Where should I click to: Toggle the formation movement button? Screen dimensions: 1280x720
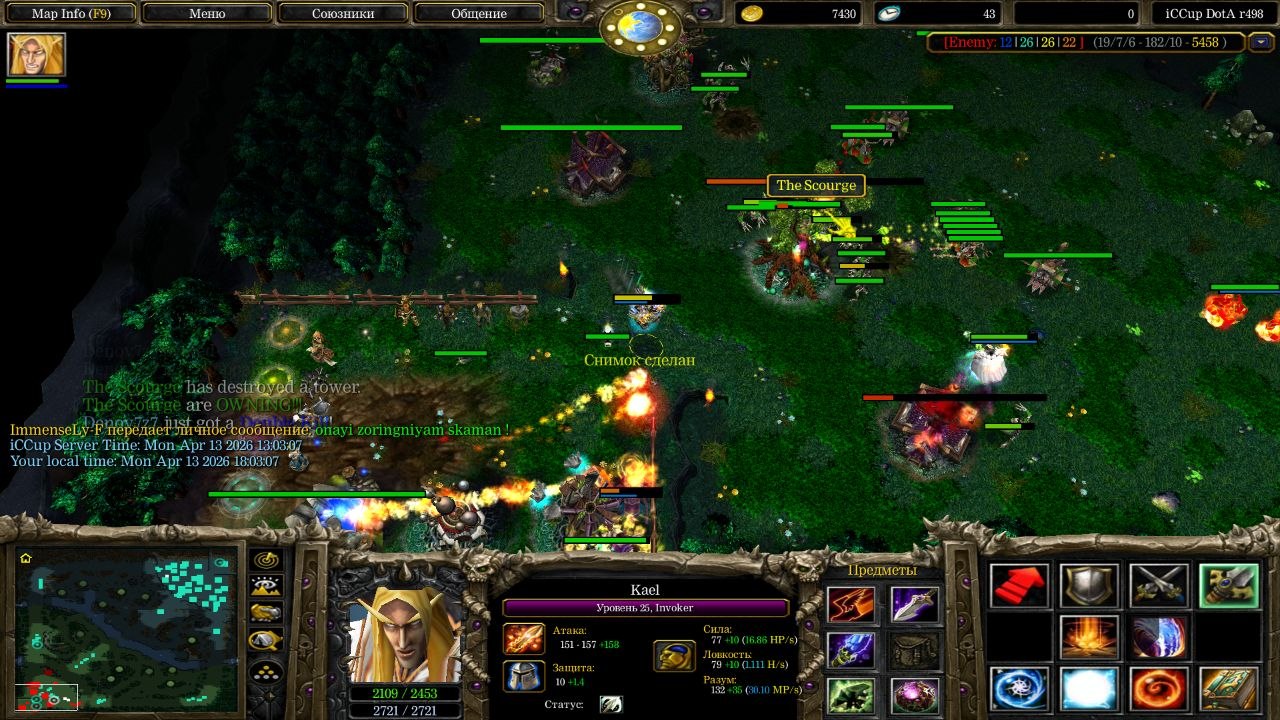266,670
